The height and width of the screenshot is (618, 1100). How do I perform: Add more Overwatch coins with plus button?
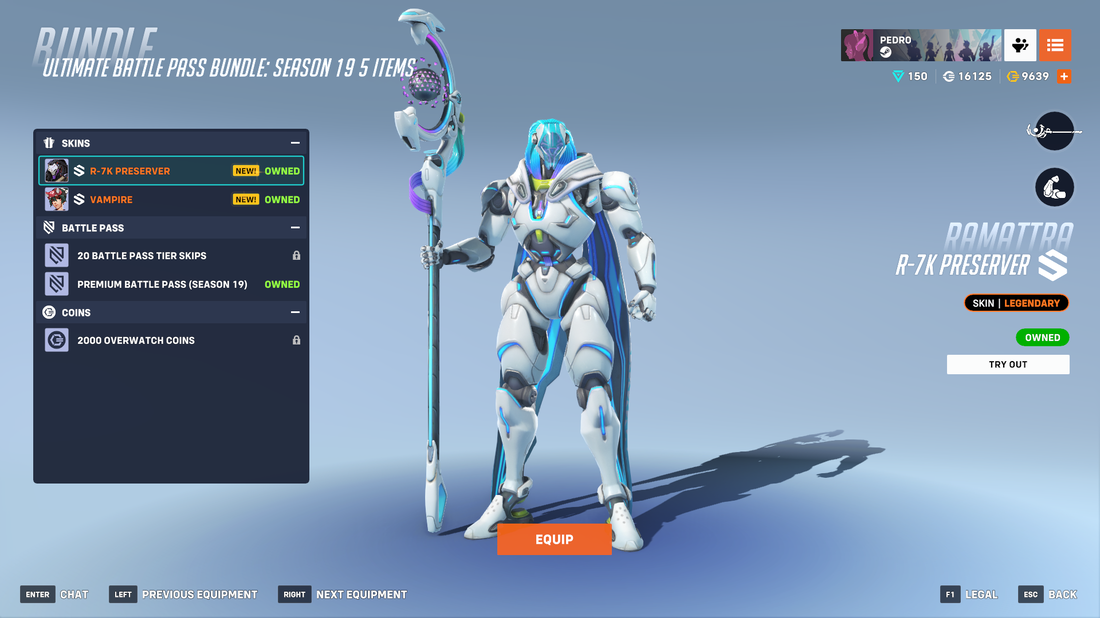[1064, 76]
